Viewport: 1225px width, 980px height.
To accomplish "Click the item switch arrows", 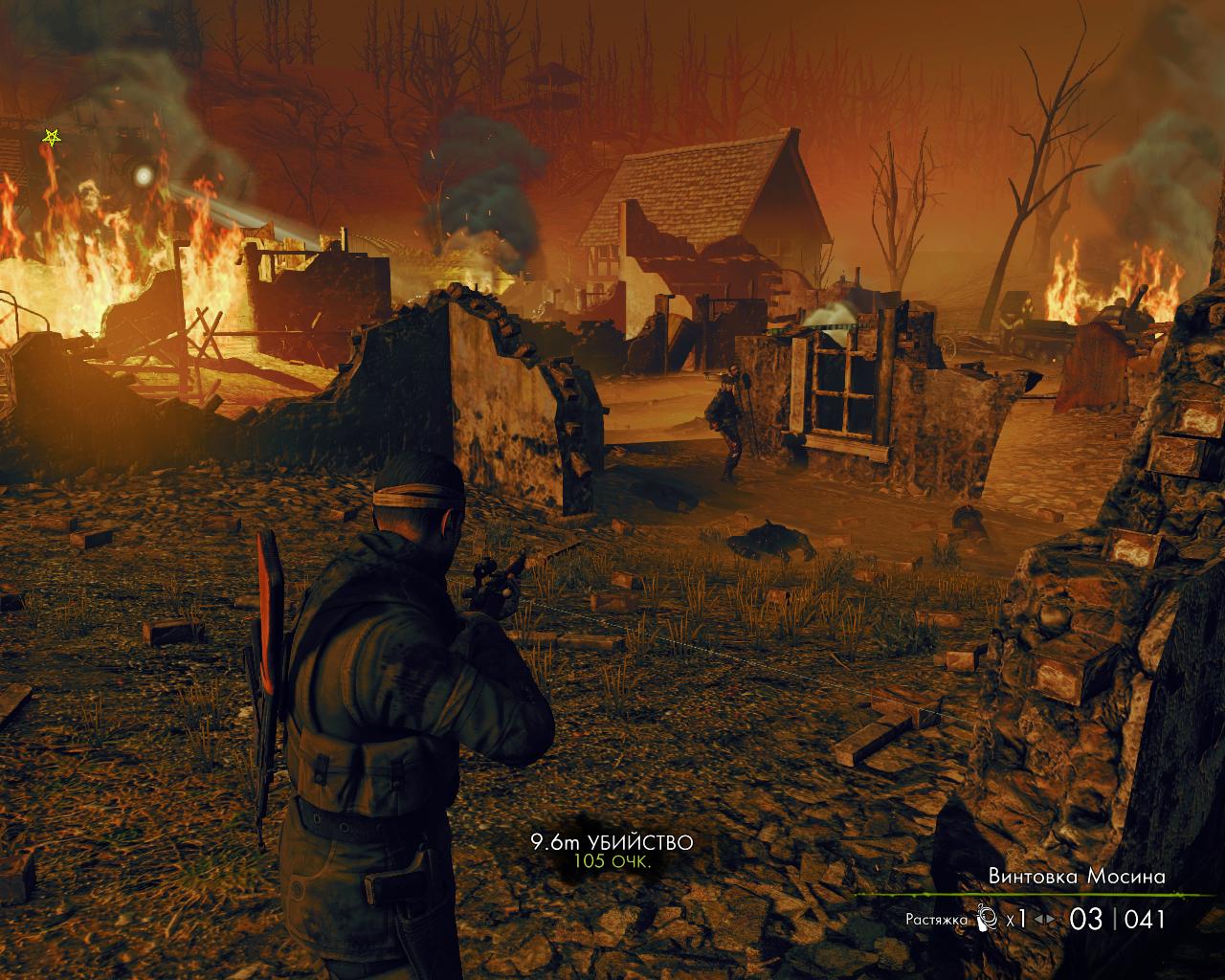I will coord(1046,920).
